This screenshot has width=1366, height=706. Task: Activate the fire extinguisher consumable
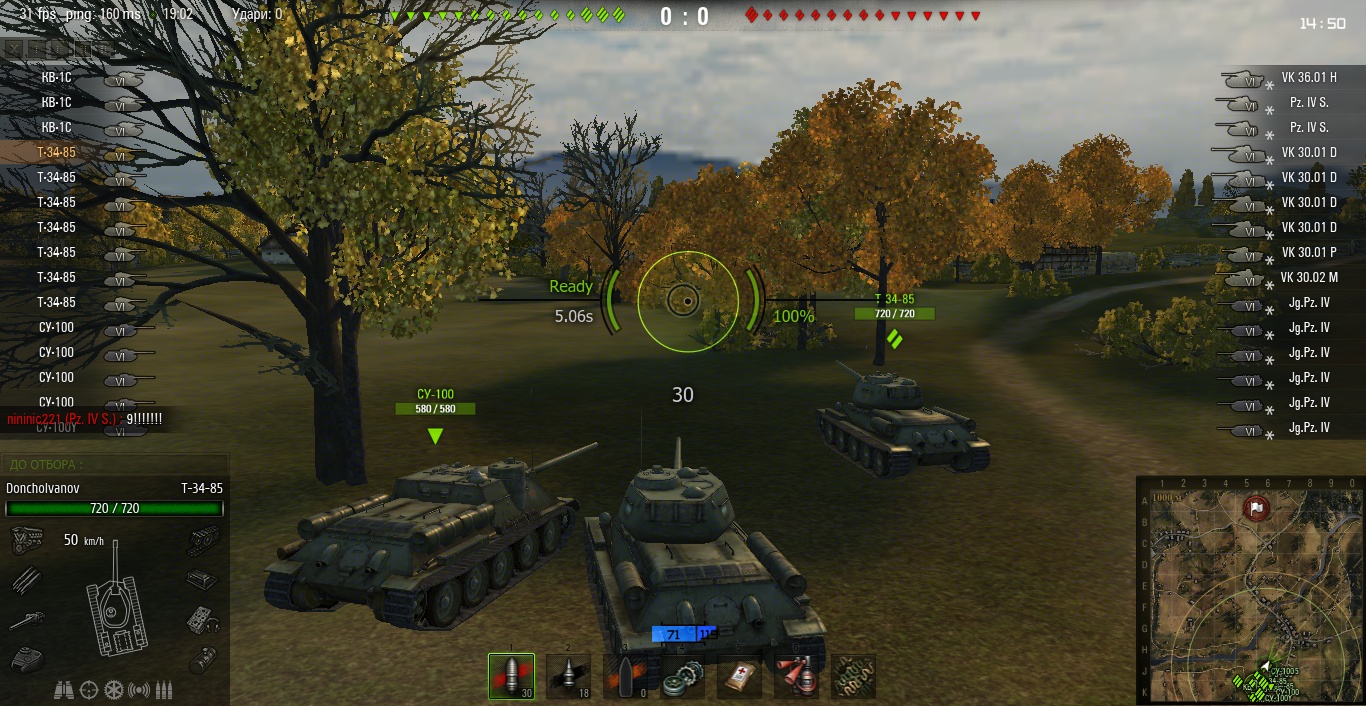coord(796,677)
